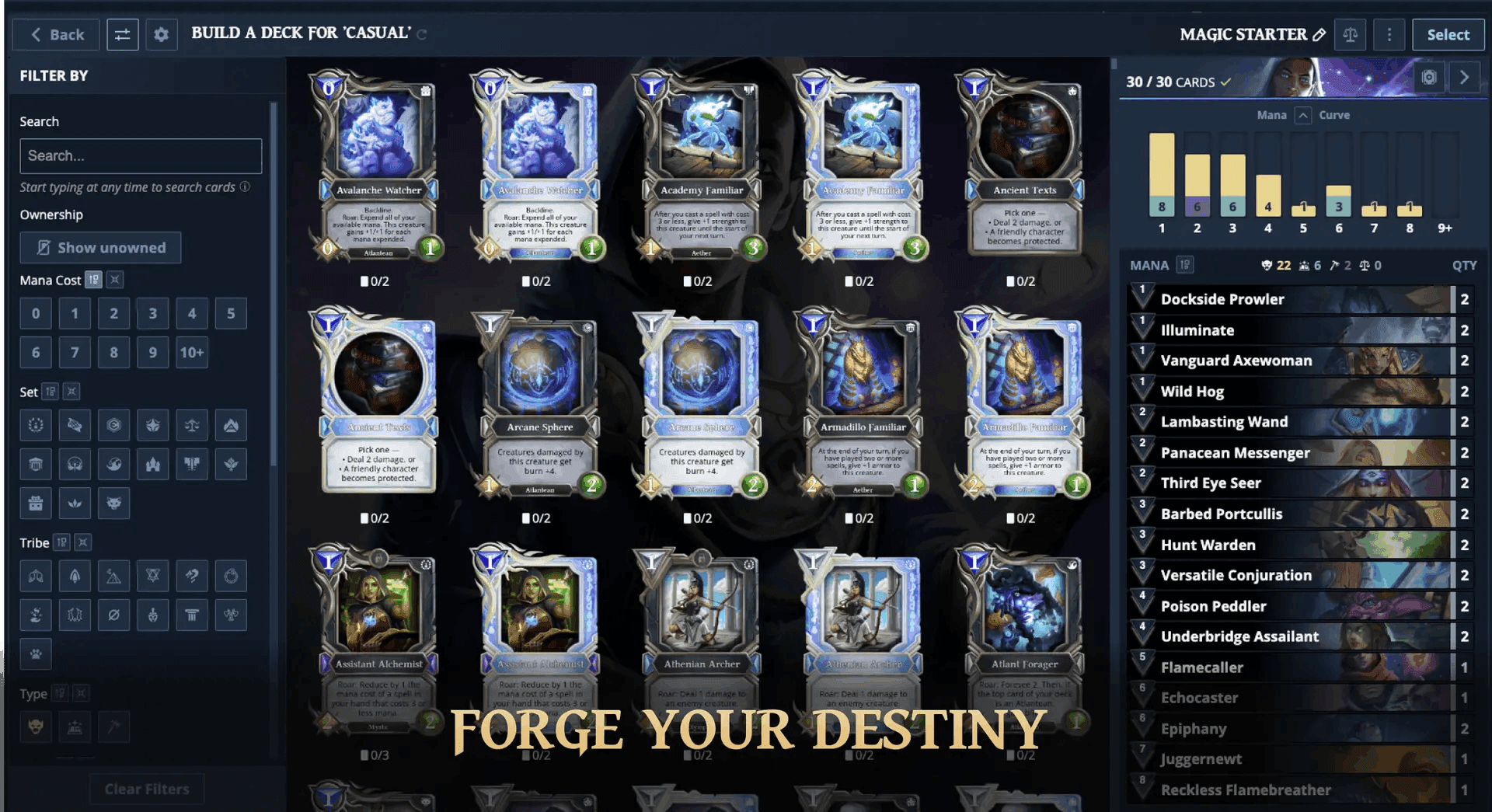Open the three-dot menu near Select
The height and width of the screenshot is (812, 1492).
click(x=1389, y=34)
